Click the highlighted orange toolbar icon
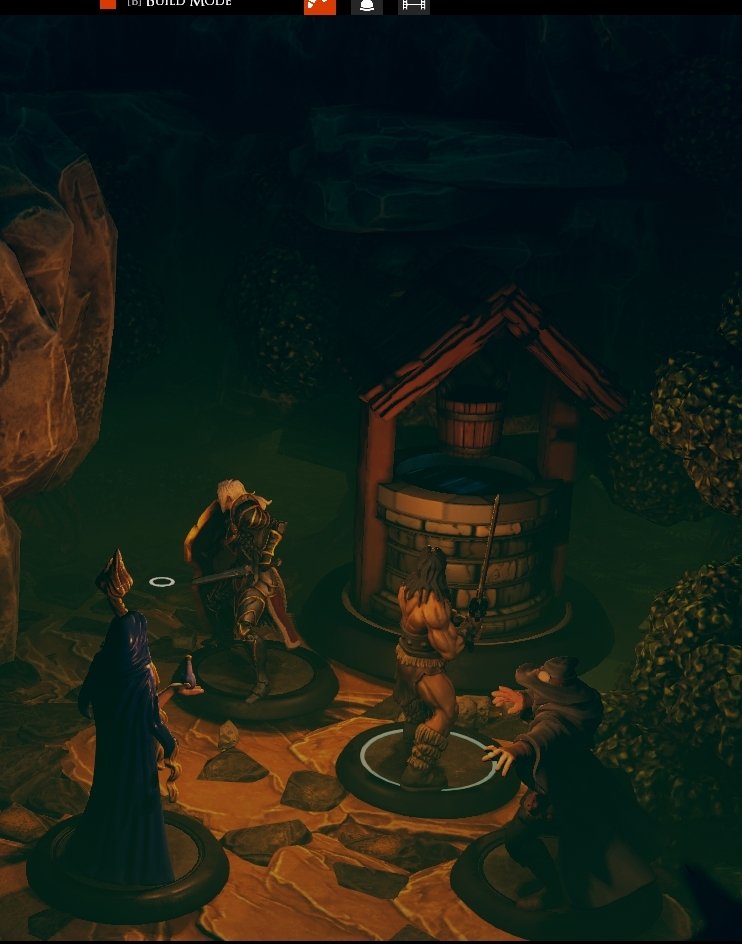 click(320, 5)
